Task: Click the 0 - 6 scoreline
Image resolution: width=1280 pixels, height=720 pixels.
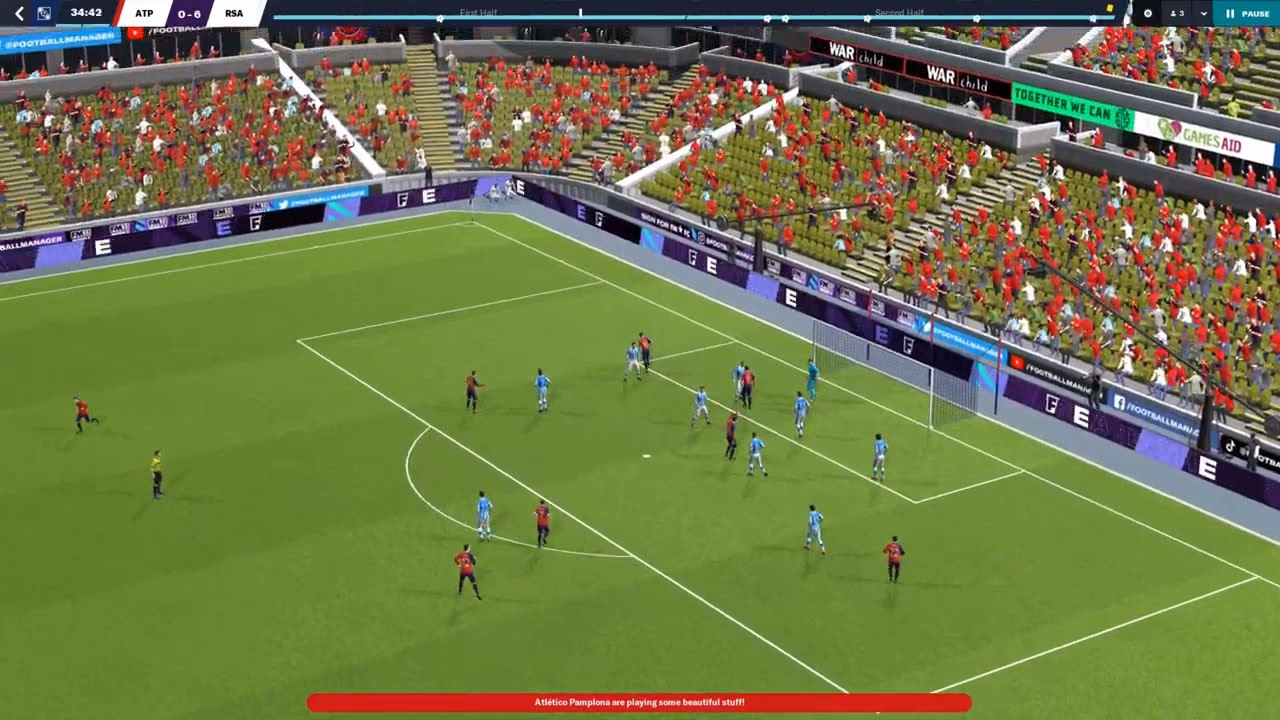Action: [189, 13]
